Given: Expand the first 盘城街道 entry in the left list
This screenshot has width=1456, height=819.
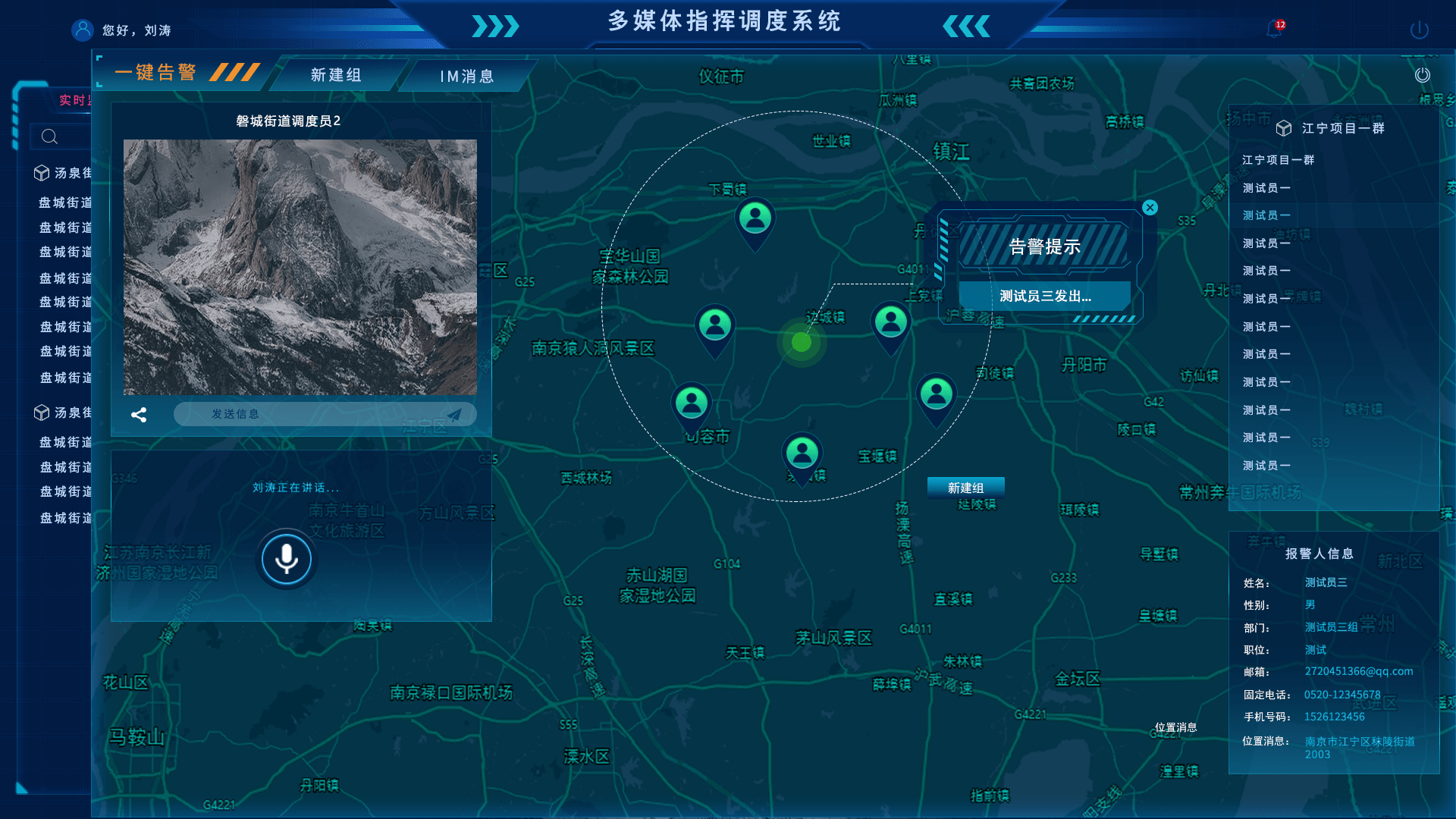Looking at the screenshot, I should (x=64, y=202).
